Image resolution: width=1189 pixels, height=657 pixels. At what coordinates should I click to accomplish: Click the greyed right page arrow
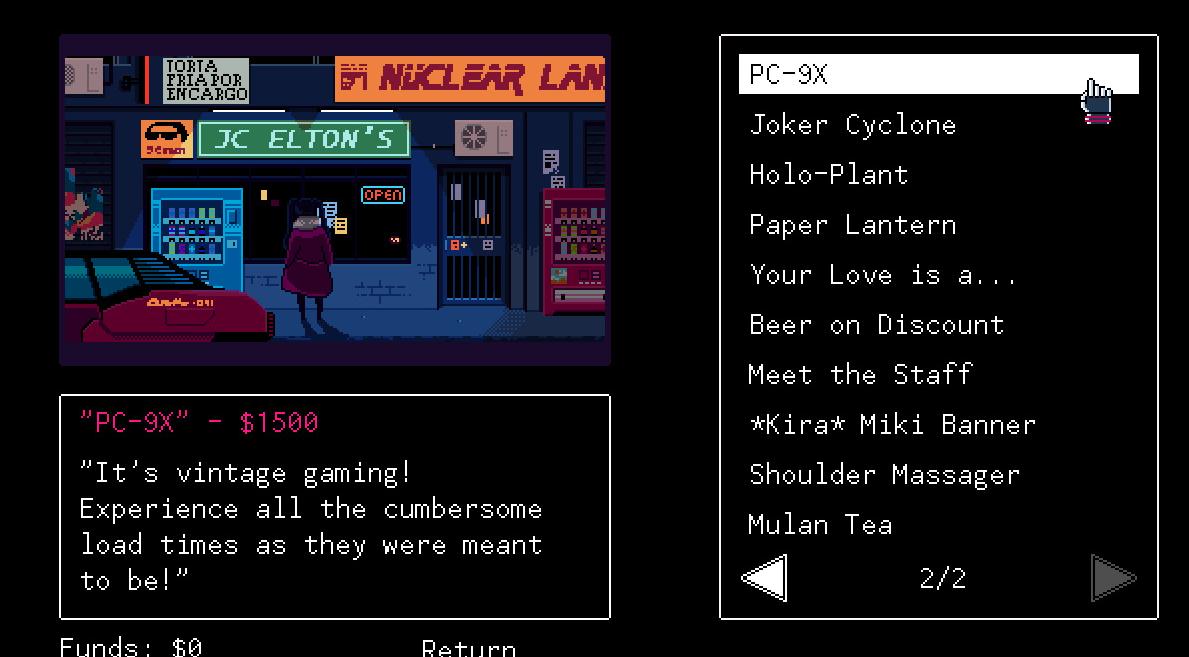pos(1113,578)
